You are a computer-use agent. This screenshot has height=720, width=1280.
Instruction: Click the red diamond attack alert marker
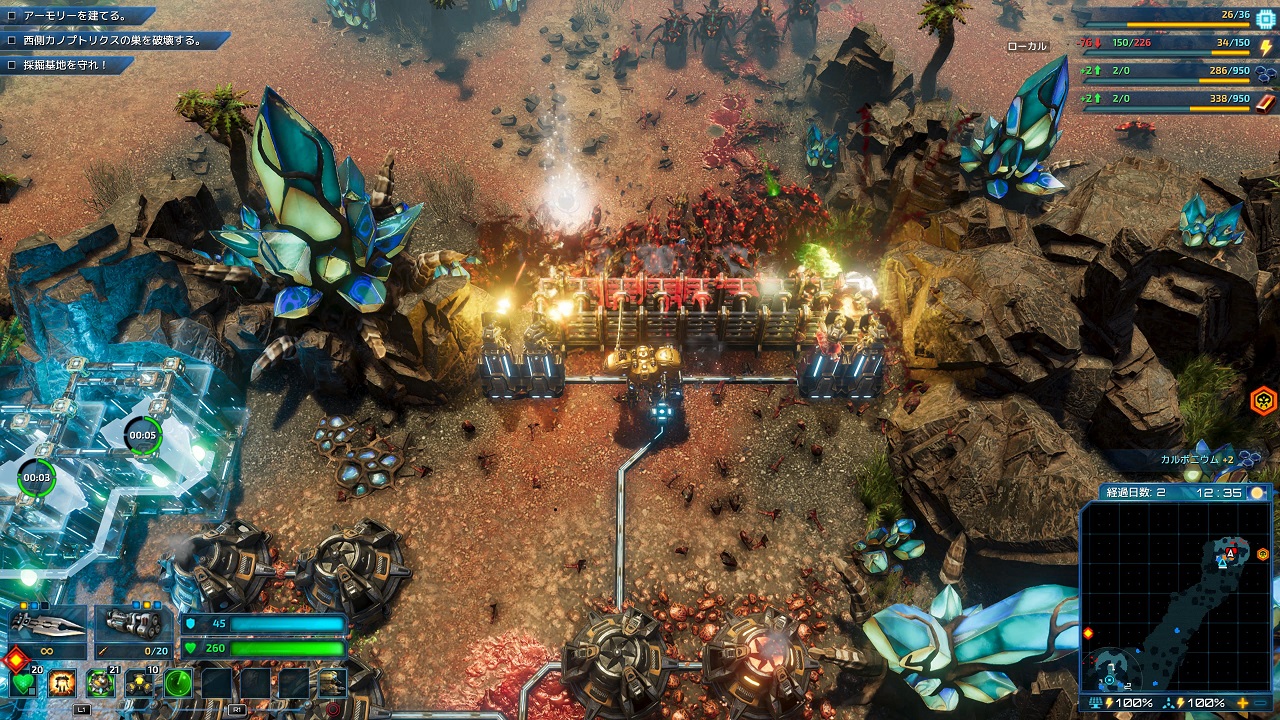coord(15,660)
